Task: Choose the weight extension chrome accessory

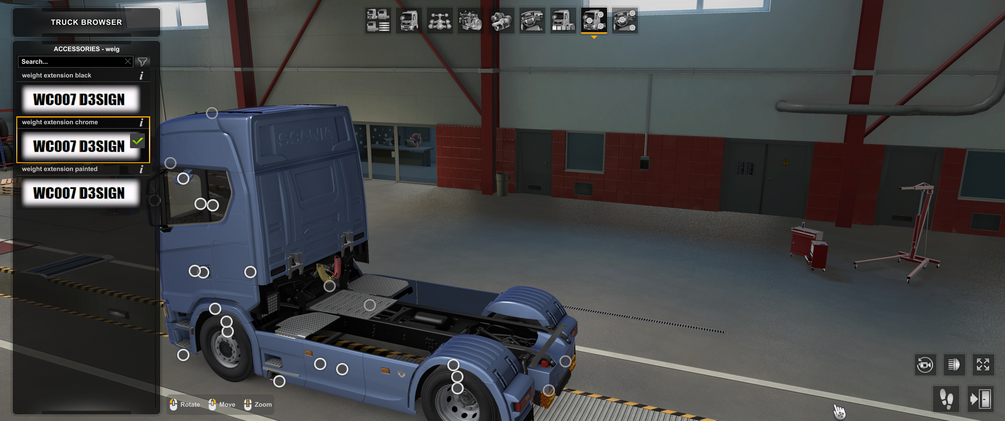Action: point(79,145)
